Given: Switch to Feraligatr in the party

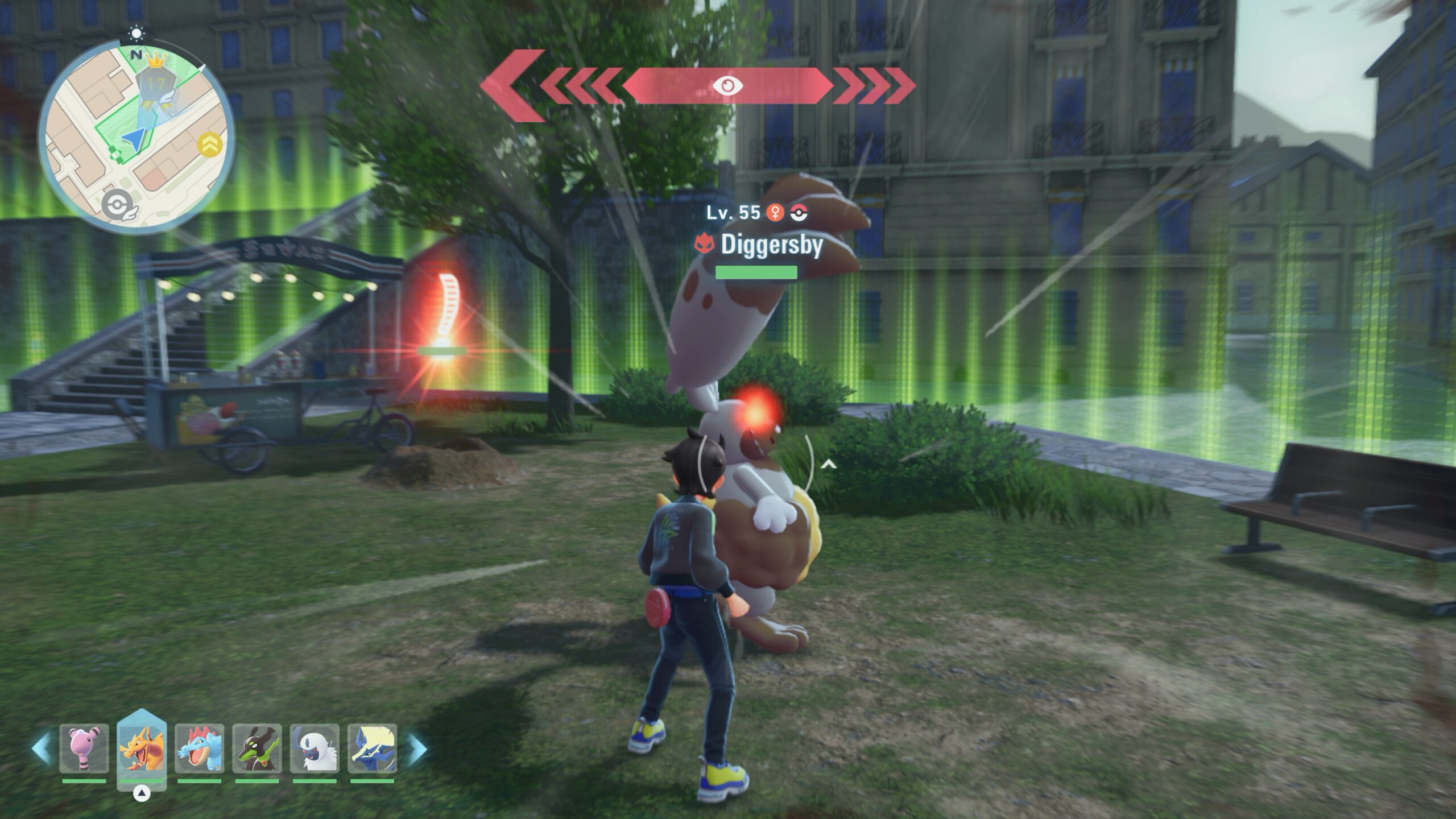Looking at the screenshot, I should click(x=199, y=748).
